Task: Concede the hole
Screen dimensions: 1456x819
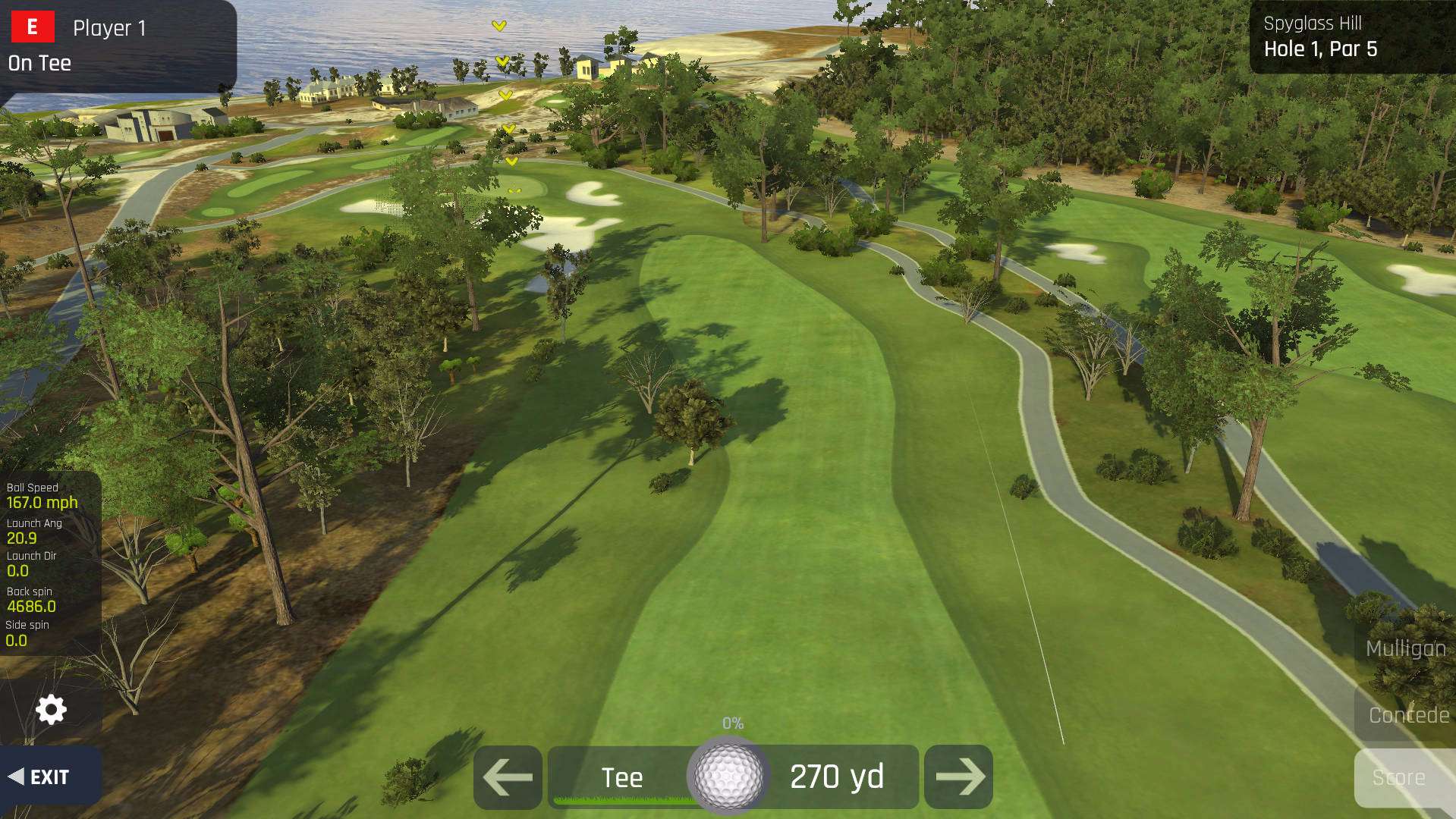Action: (x=1407, y=715)
